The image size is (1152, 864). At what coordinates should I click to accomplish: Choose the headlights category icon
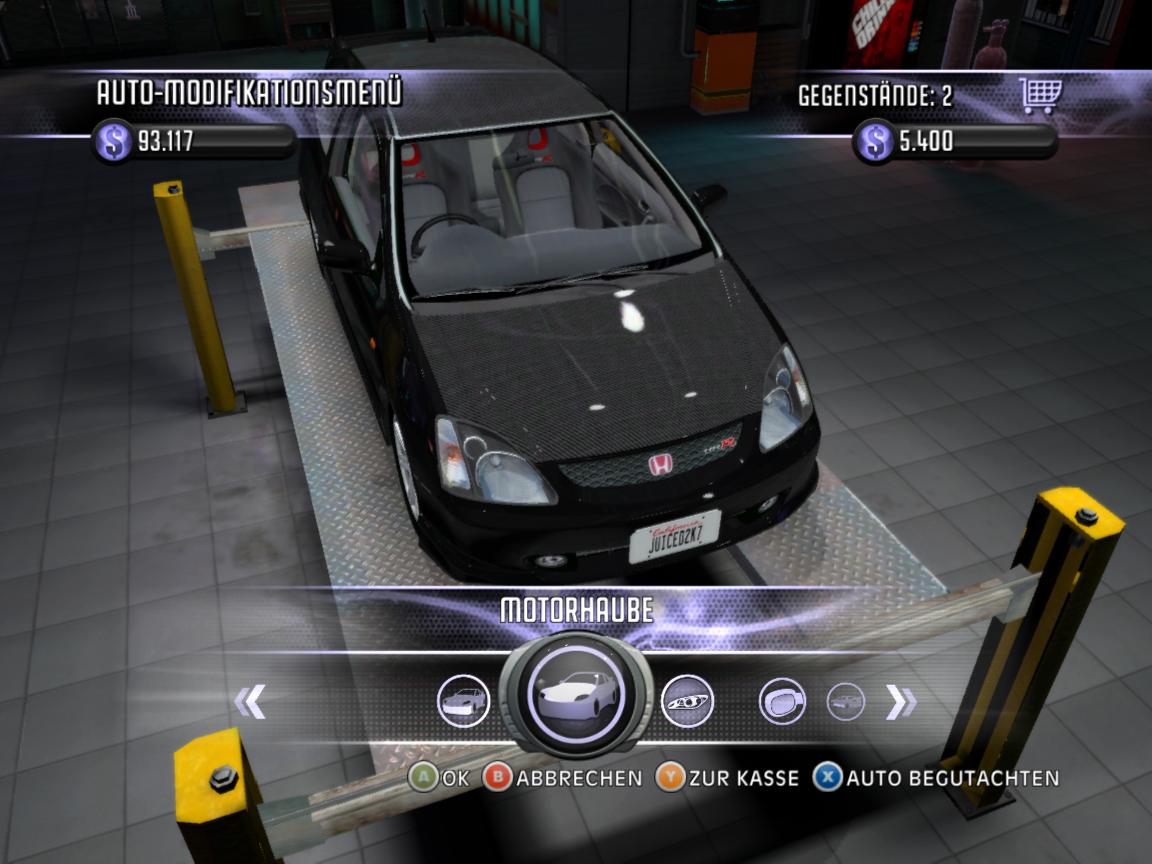point(687,700)
